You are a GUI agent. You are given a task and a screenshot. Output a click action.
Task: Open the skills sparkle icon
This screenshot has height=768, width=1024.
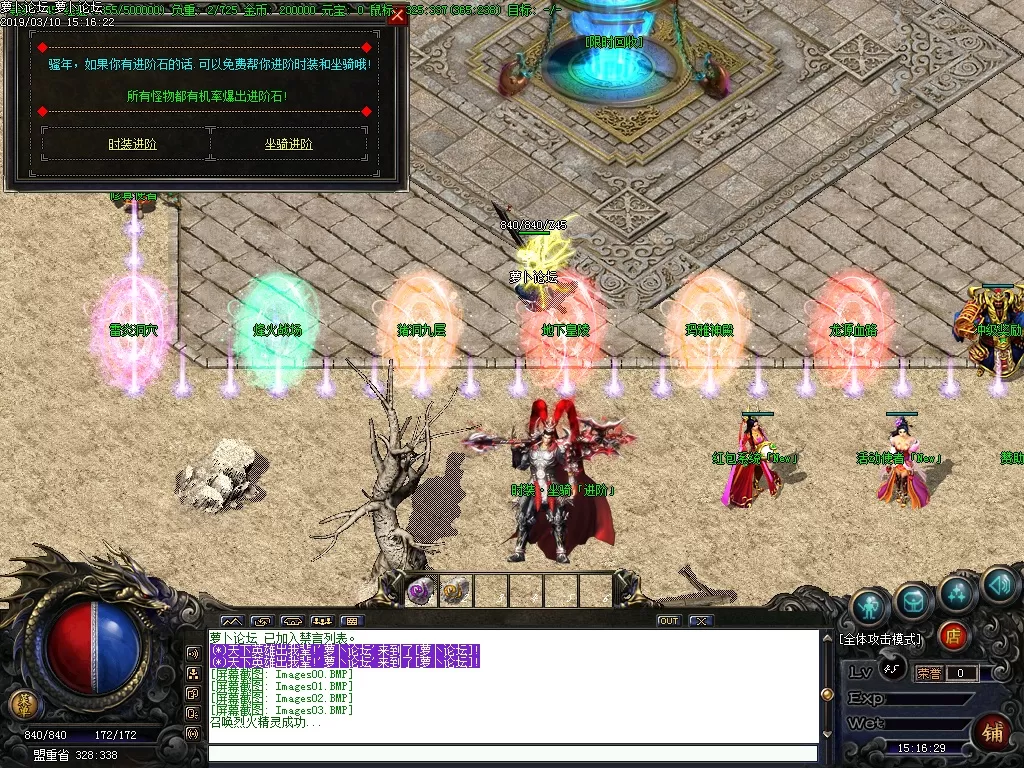957,594
